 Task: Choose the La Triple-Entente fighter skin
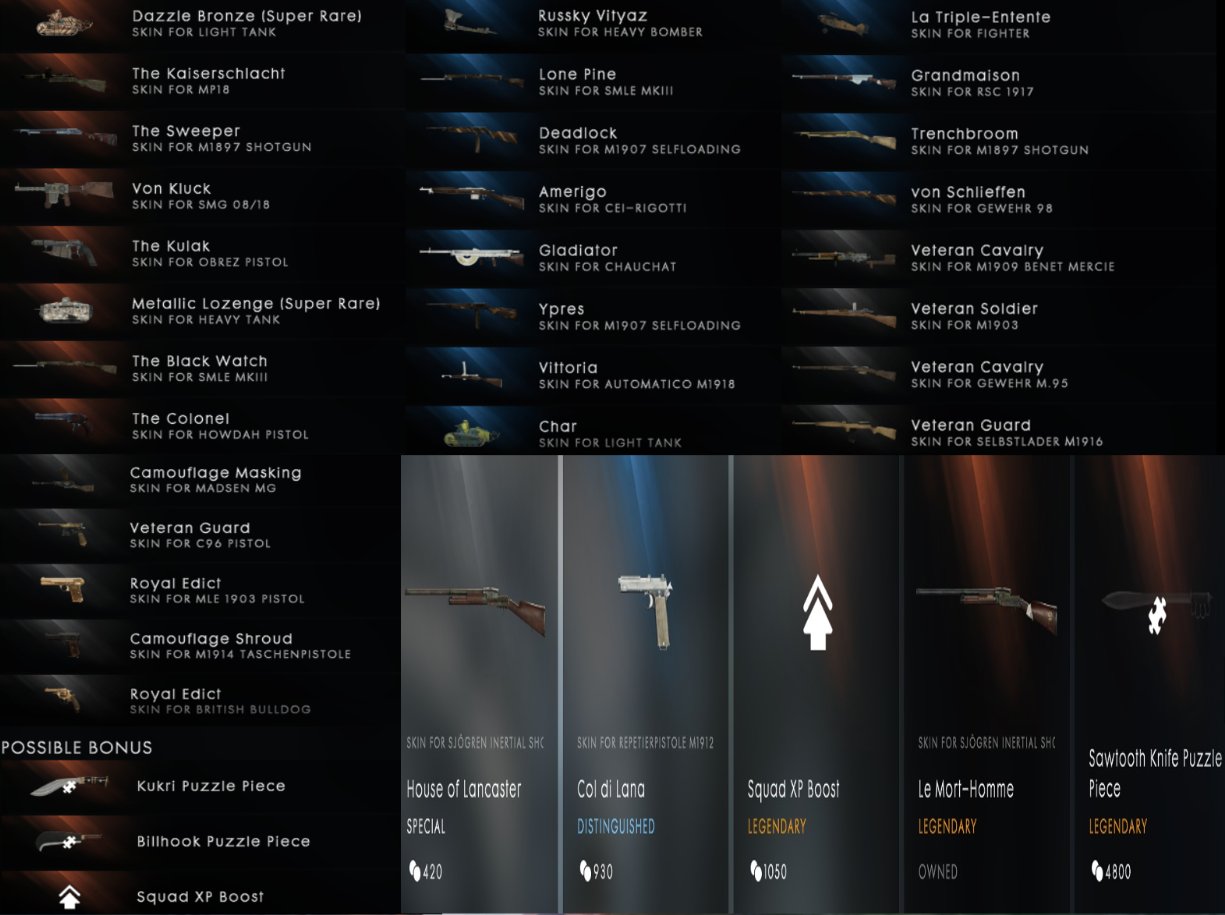980,25
